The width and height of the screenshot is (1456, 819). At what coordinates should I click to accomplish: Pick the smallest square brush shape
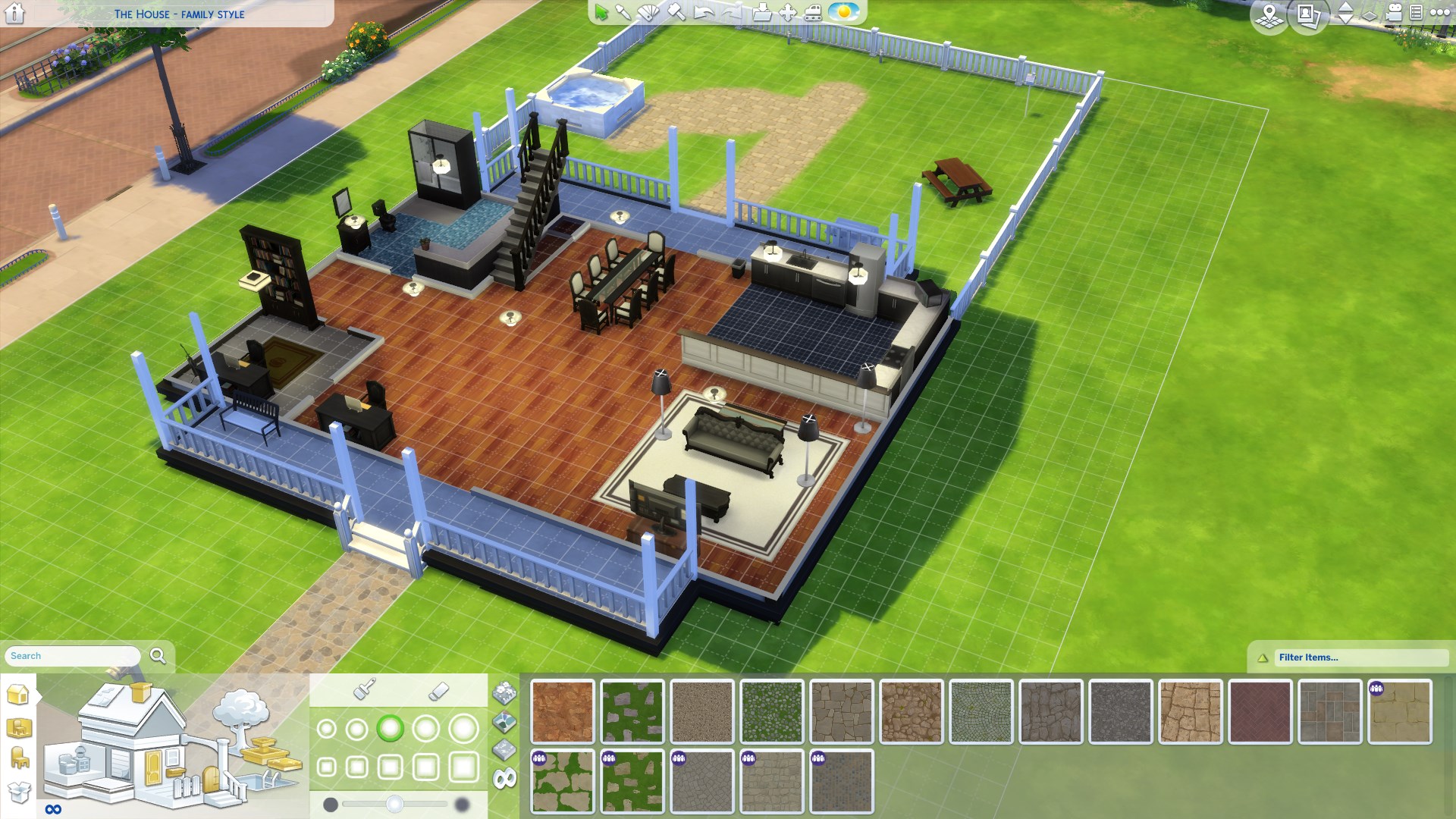tap(326, 767)
